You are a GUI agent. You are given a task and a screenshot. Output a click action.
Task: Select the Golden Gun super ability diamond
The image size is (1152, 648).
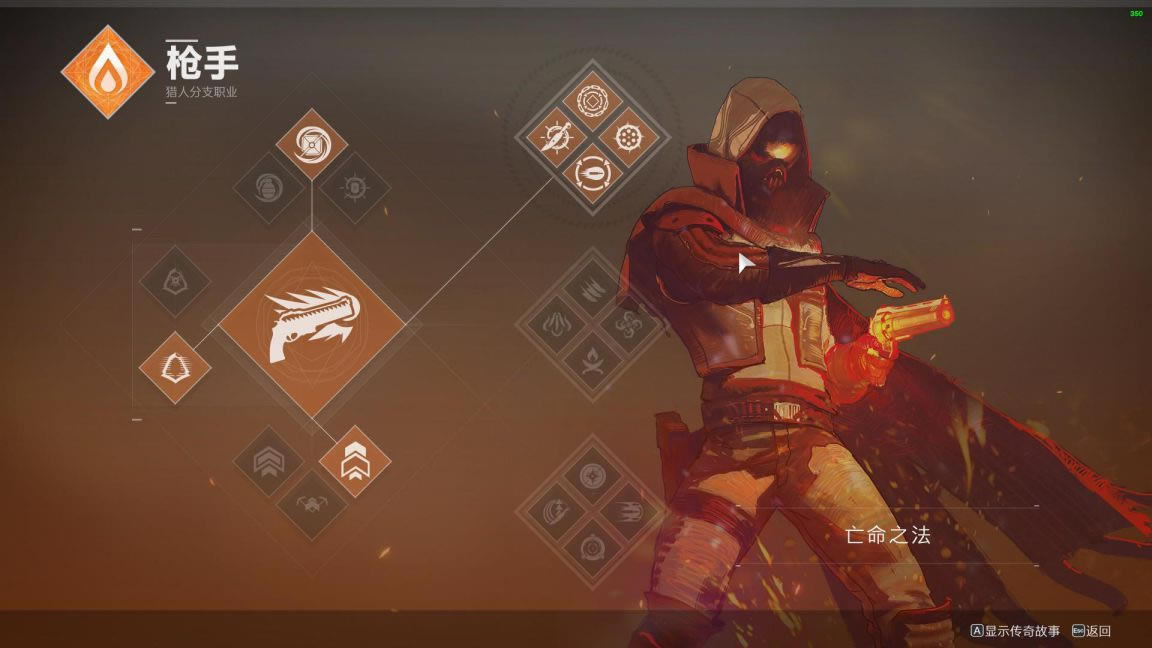click(311, 326)
